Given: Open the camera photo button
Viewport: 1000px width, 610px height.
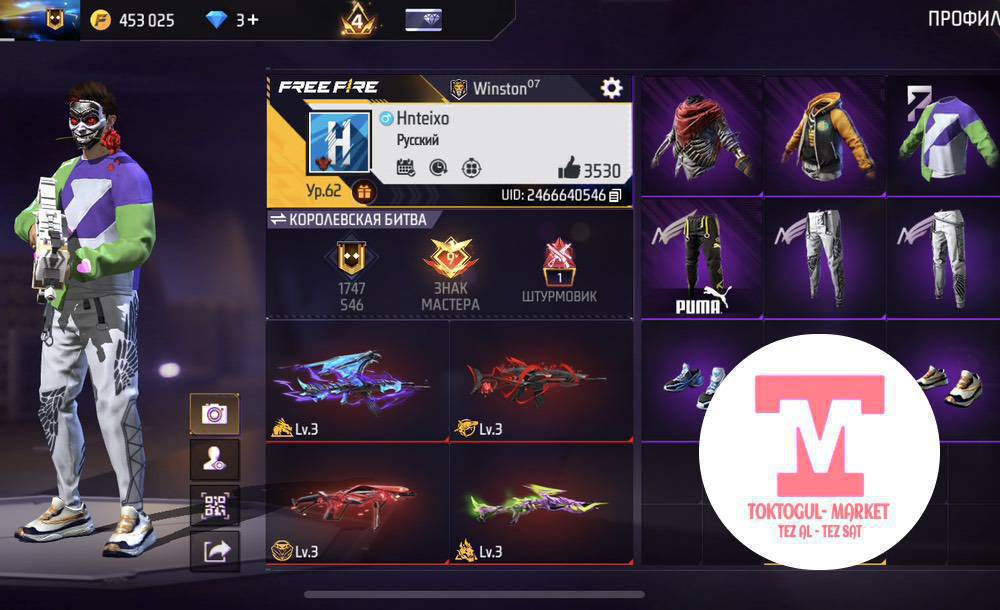Looking at the screenshot, I should point(214,414).
